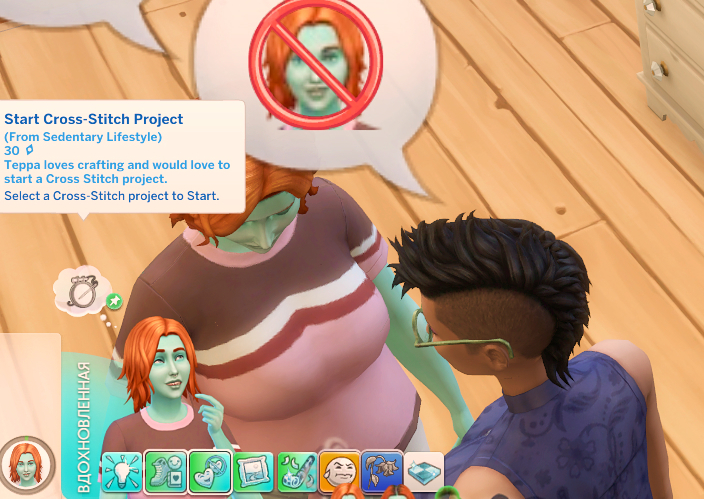Select the boot and heart moodlet
704x499 pixels.
tap(166, 471)
